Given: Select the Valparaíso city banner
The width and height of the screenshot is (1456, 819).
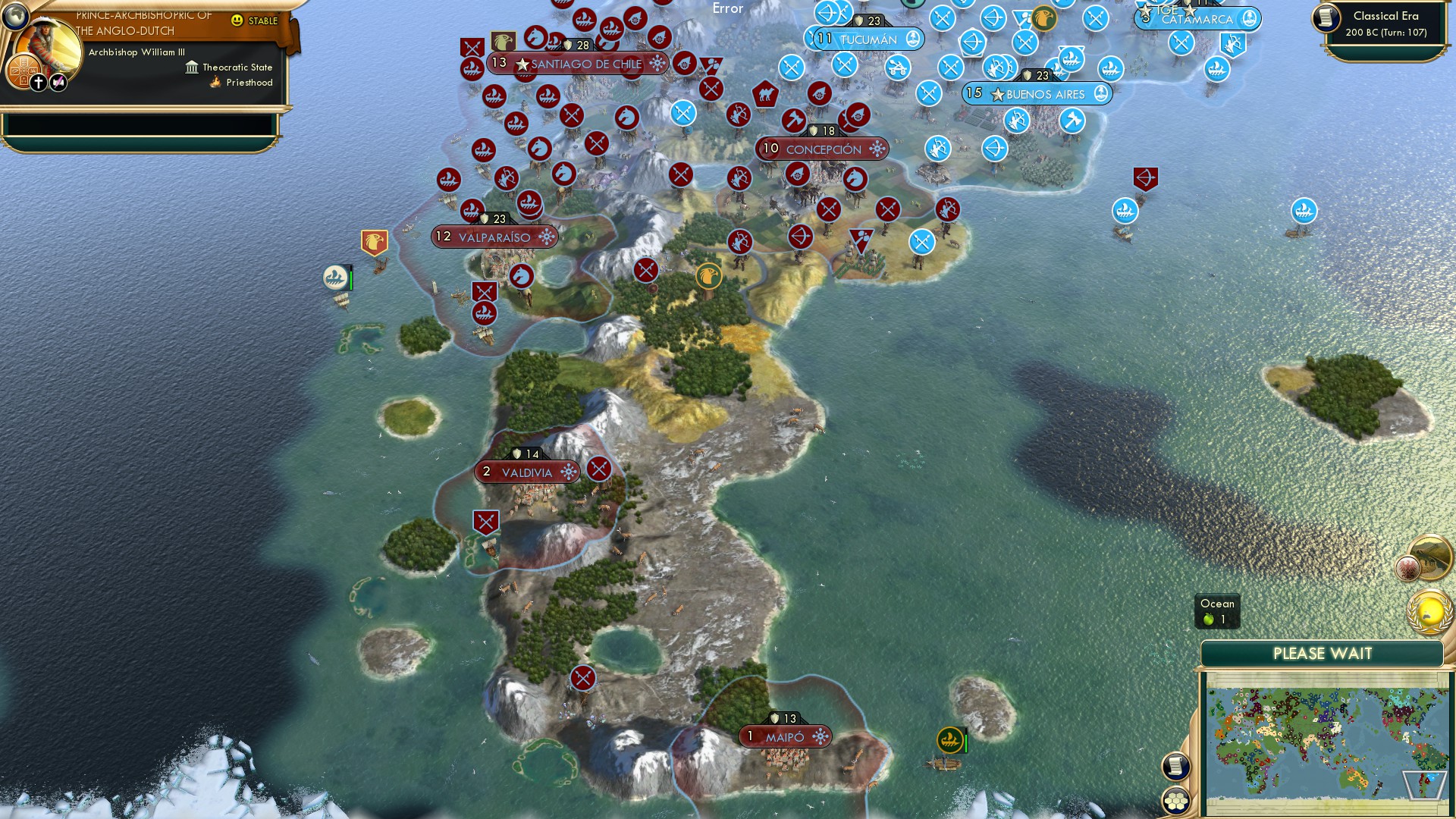Looking at the screenshot, I should [x=494, y=237].
